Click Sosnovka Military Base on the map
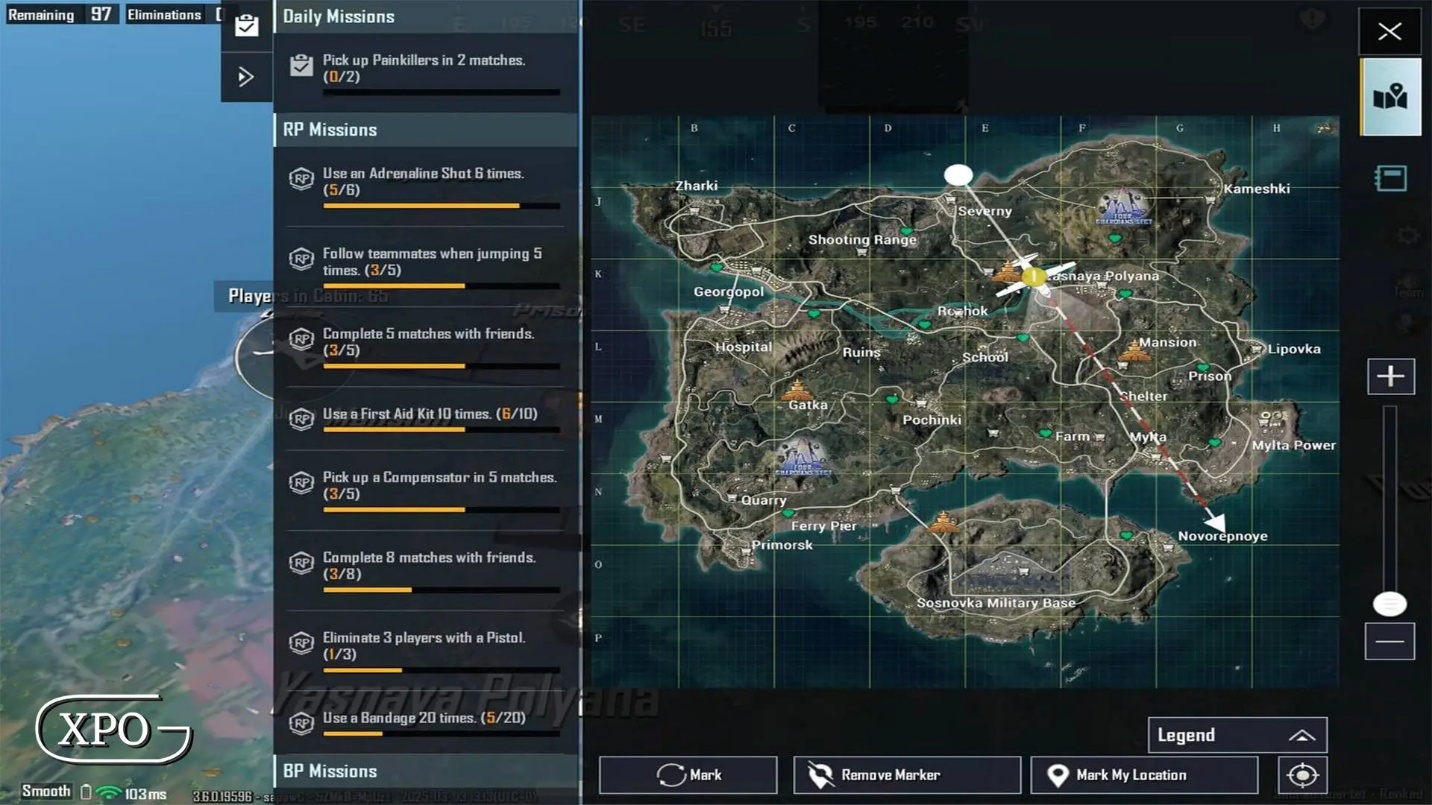This screenshot has height=805, width=1432. point(996,603)
